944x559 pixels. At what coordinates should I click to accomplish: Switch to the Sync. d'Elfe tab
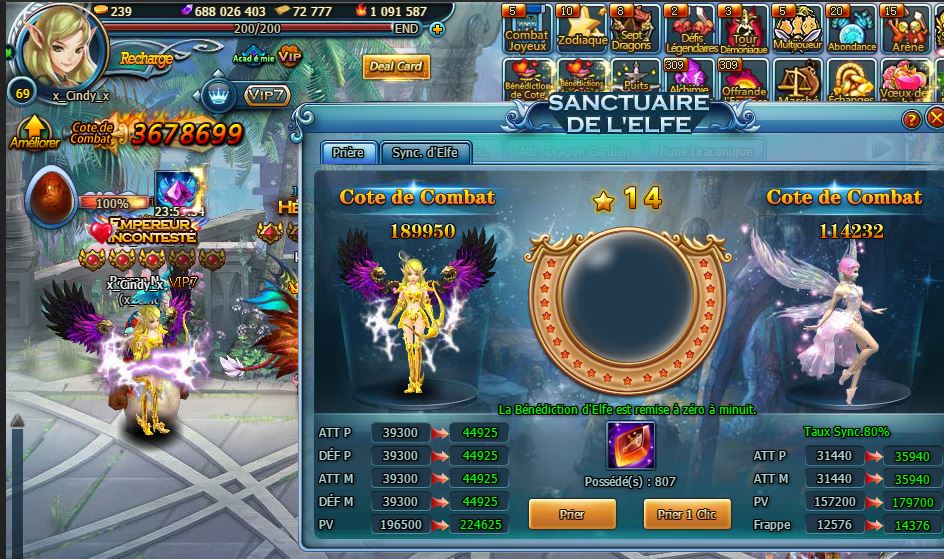coord(424,152)
